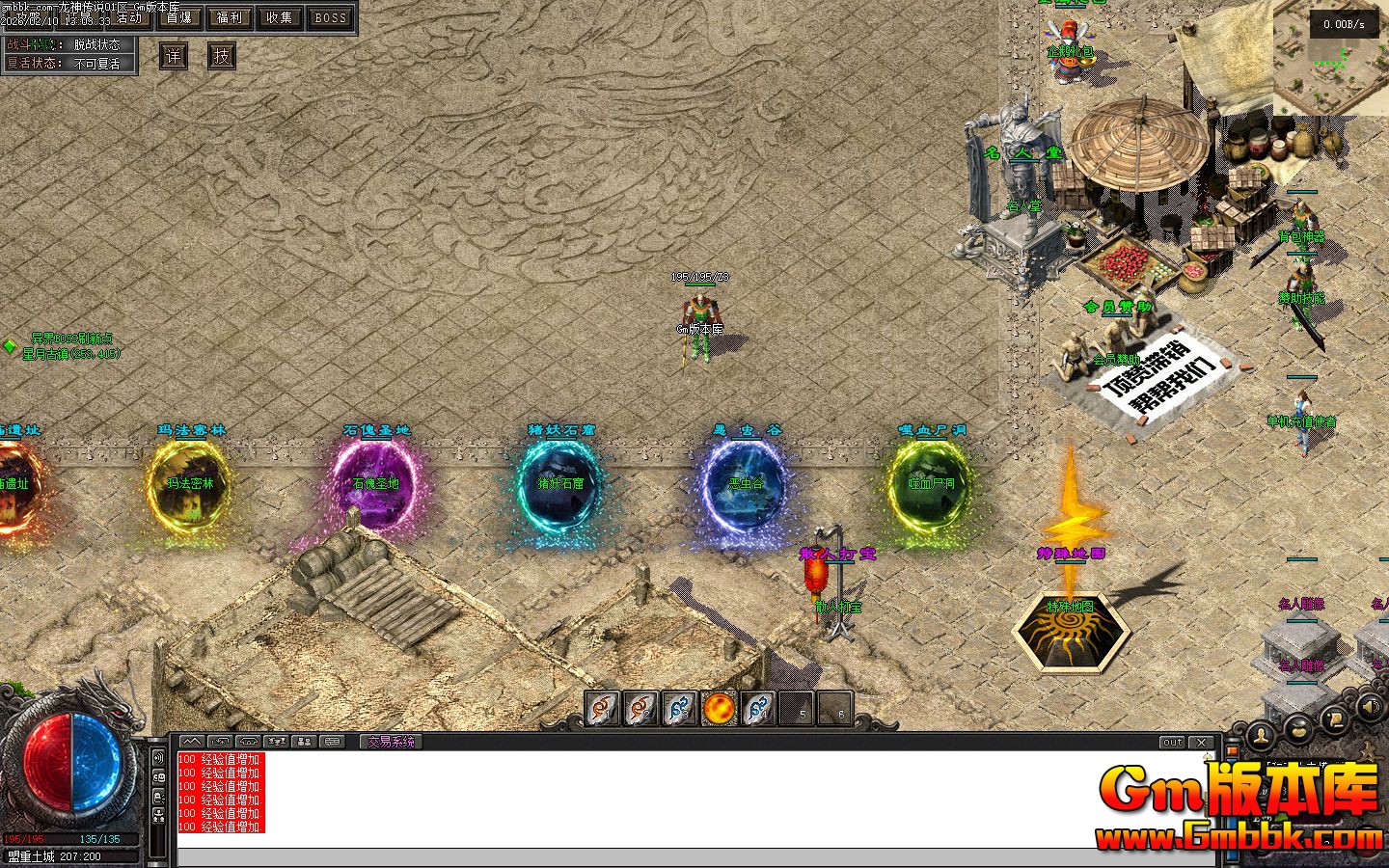Open the 福利 welfare menu
Screen dimensions: 1389x868
click(x=230, y=17)
